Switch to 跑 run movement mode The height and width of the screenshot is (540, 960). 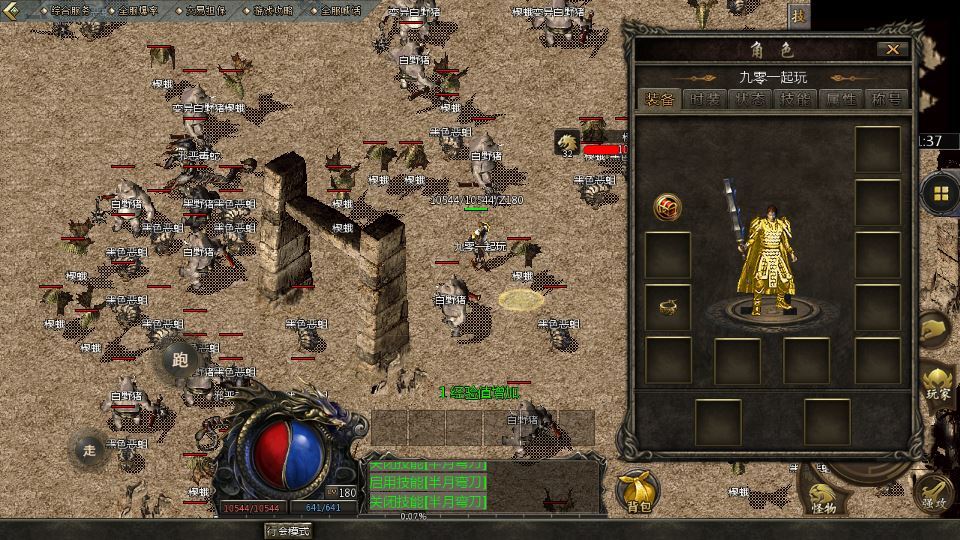click(x=180, y=360)
